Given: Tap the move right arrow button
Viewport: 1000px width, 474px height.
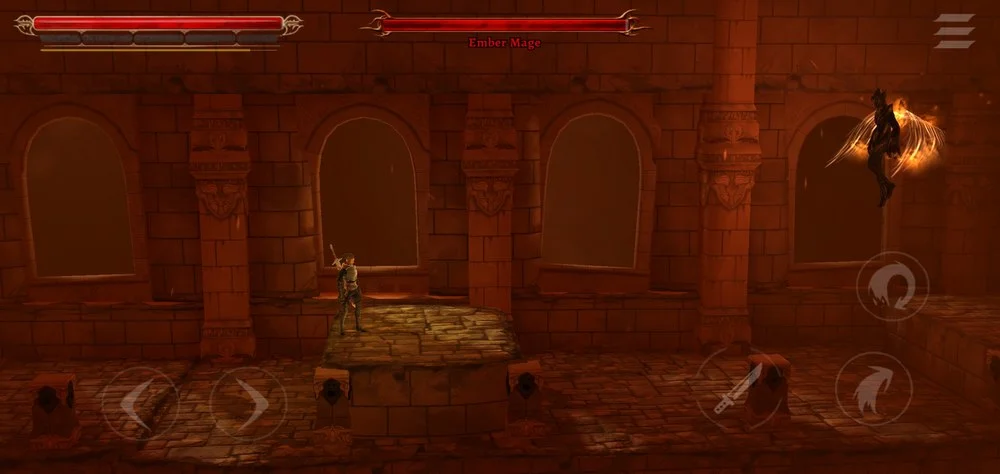Looking at the screenshot, I should click(247, 404).
